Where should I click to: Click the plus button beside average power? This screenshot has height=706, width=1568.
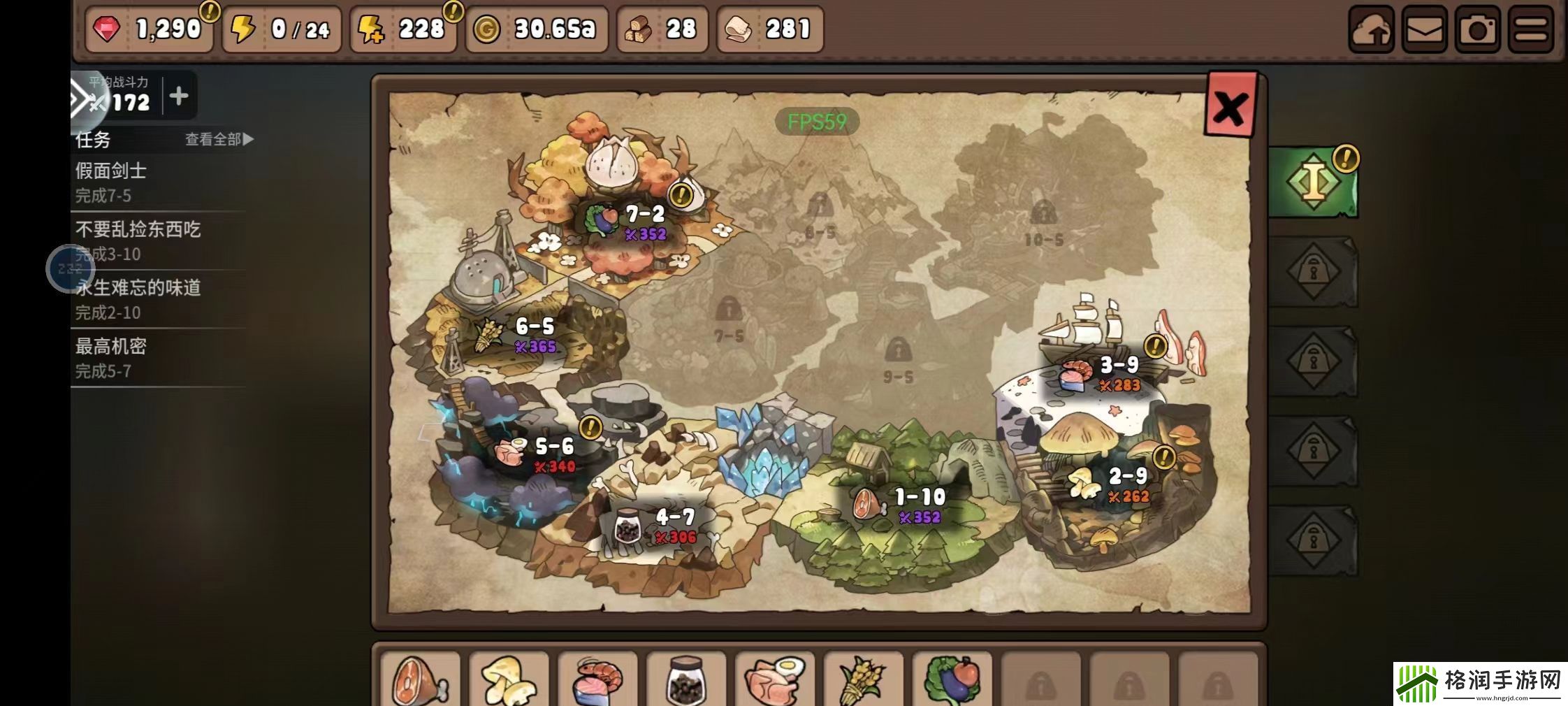point(179,96)
